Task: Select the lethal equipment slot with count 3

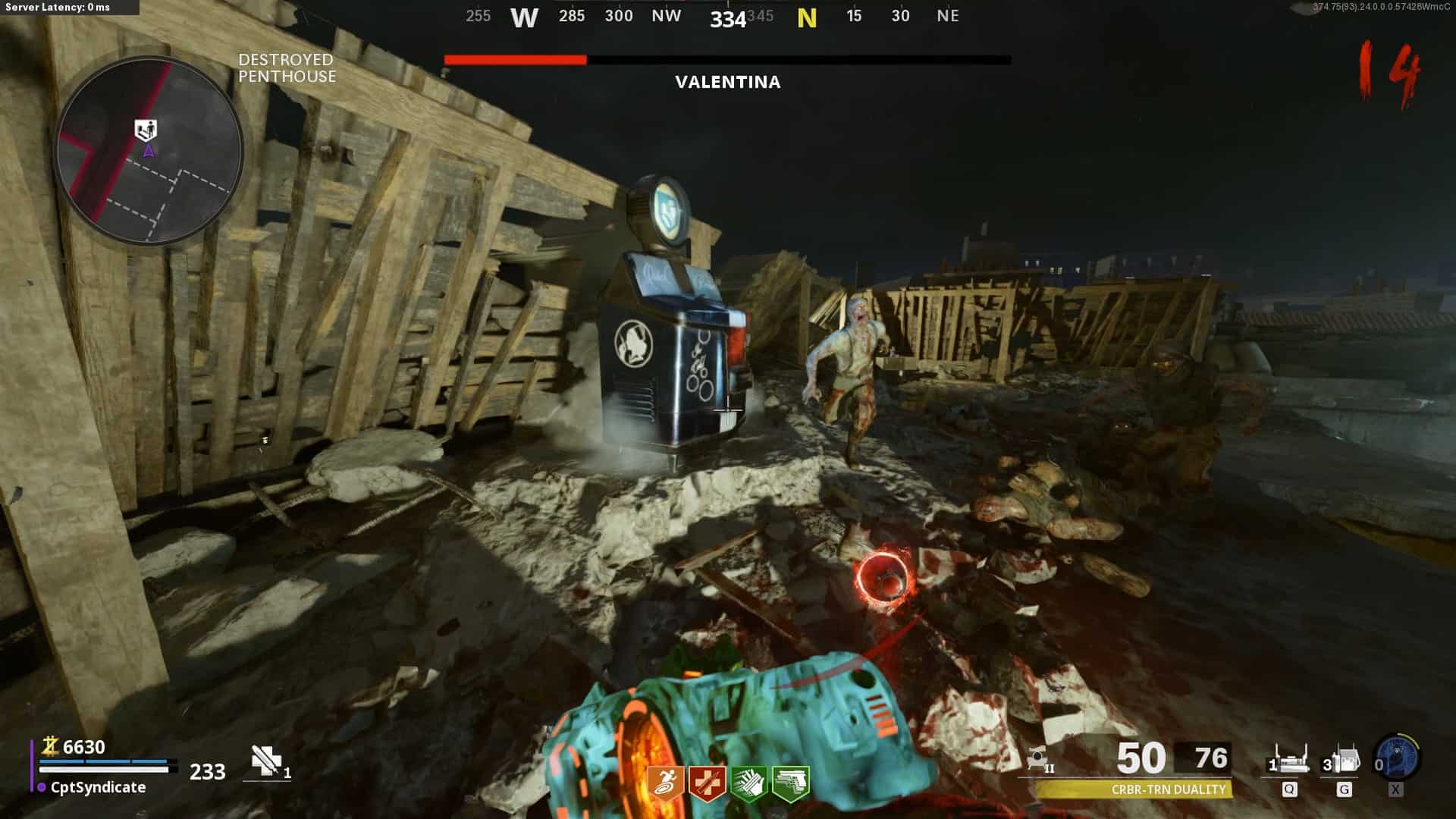Action: coord(1343,759)
